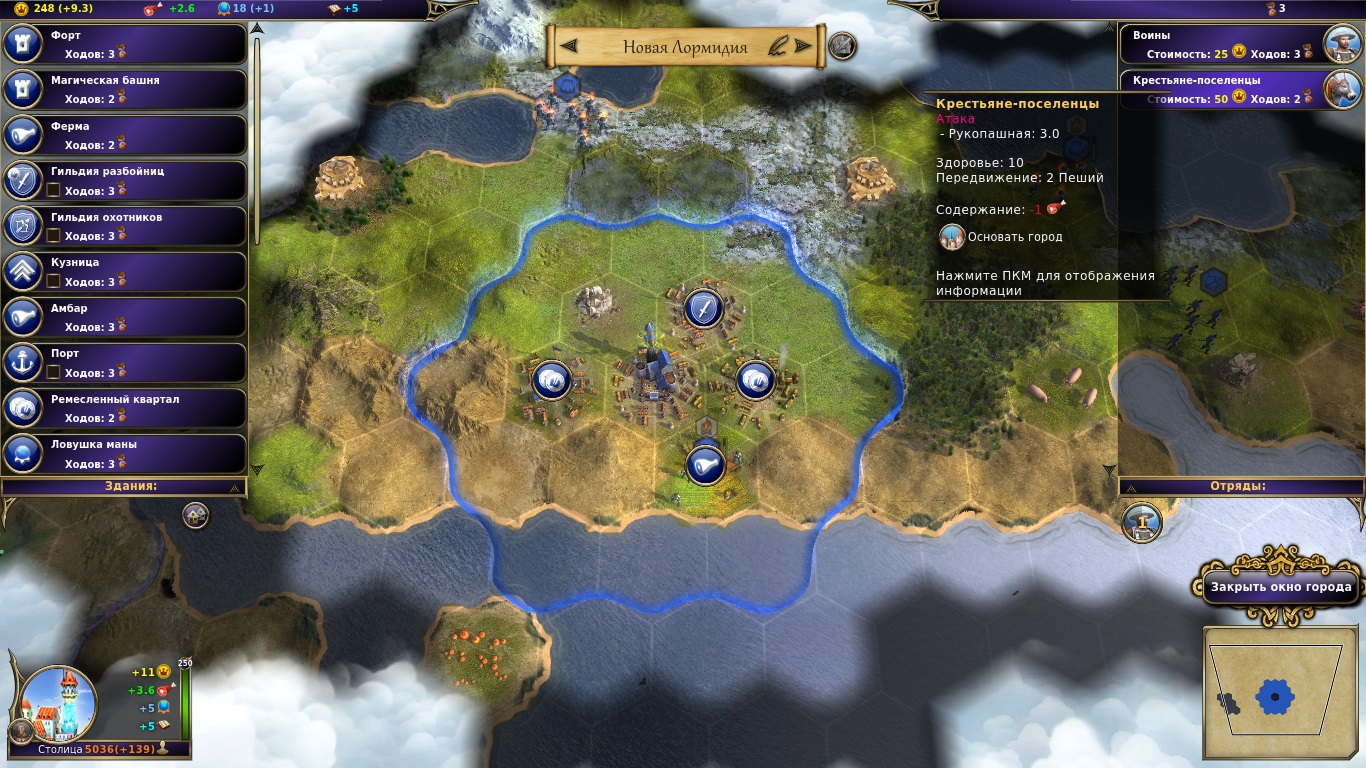Viewport: 1366px width, 768px height.
Task: Select Гильдия разбойниц for construction
Action: 125,180
